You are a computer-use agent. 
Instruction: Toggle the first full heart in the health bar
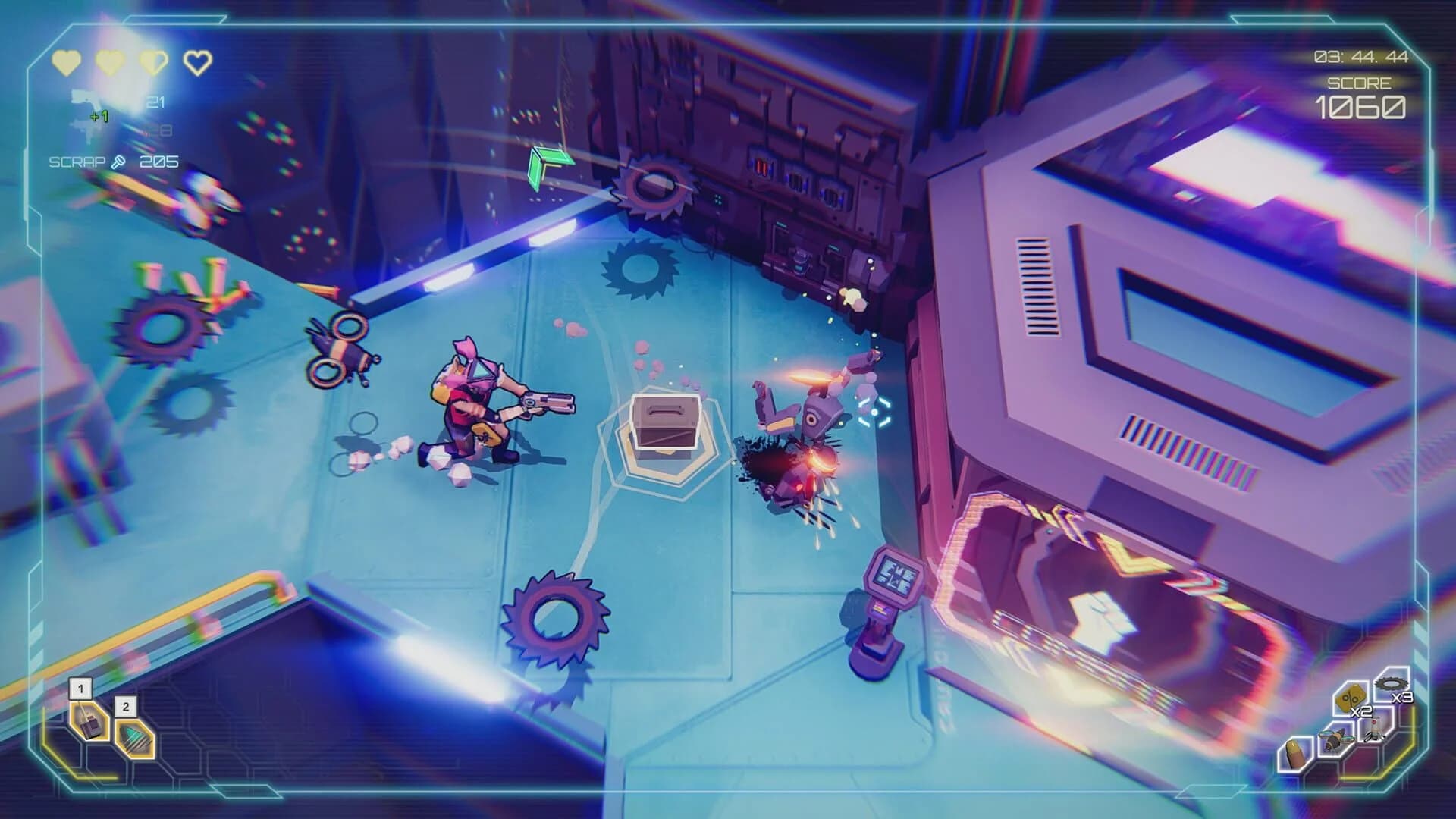click(66, 62)
